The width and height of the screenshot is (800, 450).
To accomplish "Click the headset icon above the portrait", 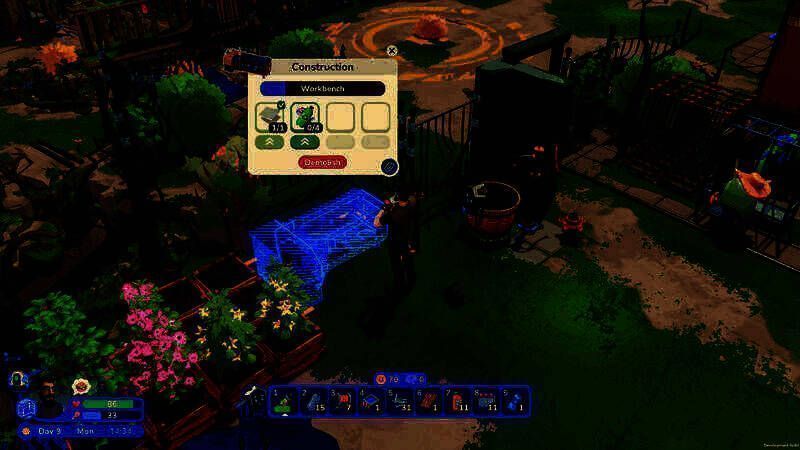I will click(x=19, y=380).
